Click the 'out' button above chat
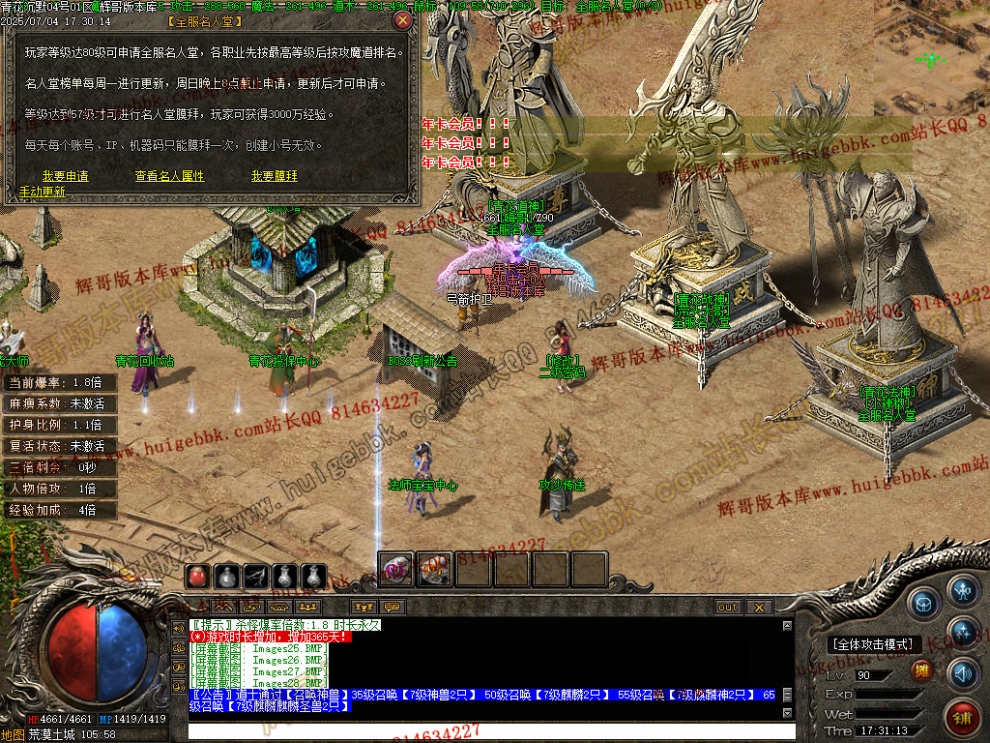The width and height of the screenshot is (990, 743). pyautogui.click(x=727, y=607)
